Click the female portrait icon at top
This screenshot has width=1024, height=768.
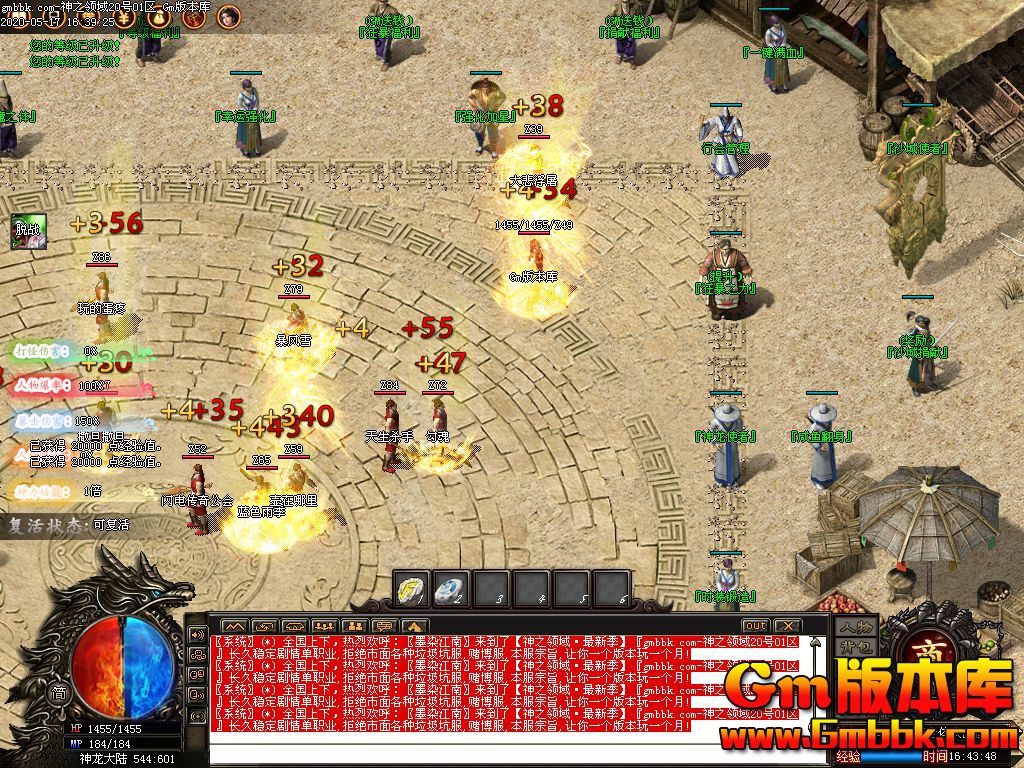(x=228, y=16)
